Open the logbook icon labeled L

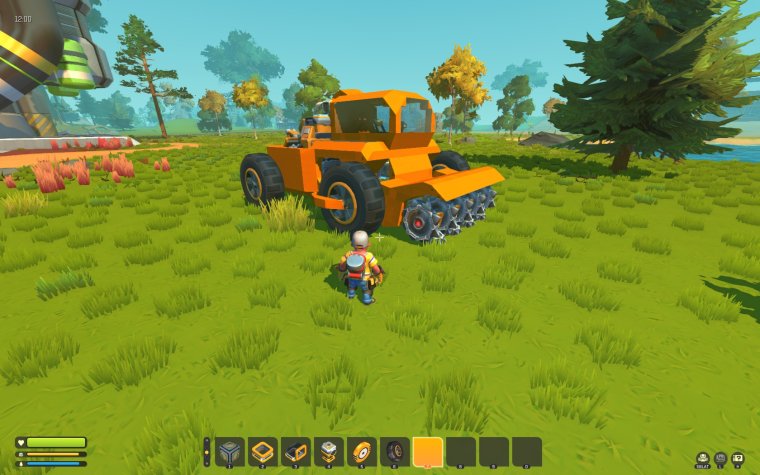click(x=720, y=458)
